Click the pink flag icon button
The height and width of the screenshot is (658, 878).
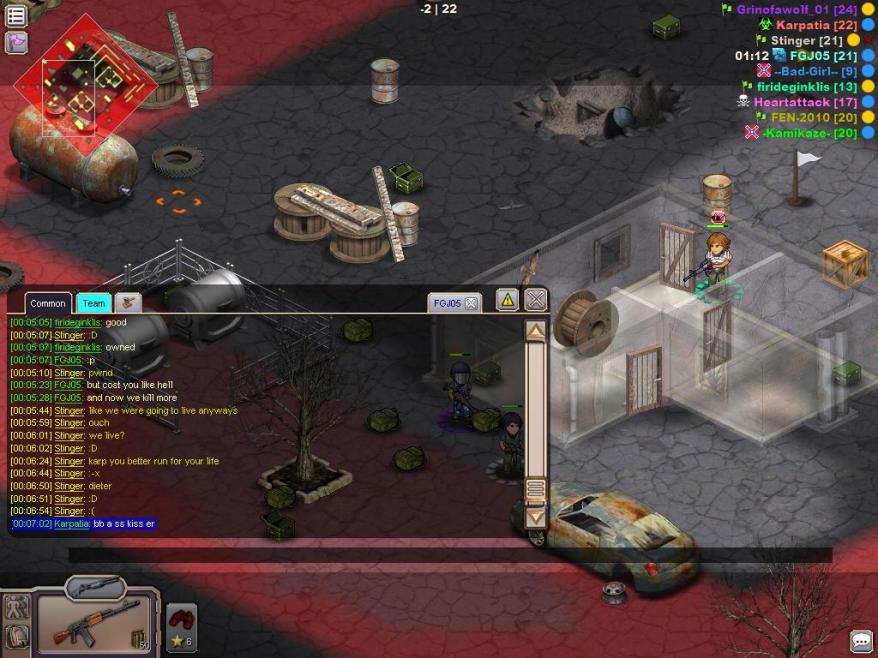pyautogui.click(x=16, y=42)
